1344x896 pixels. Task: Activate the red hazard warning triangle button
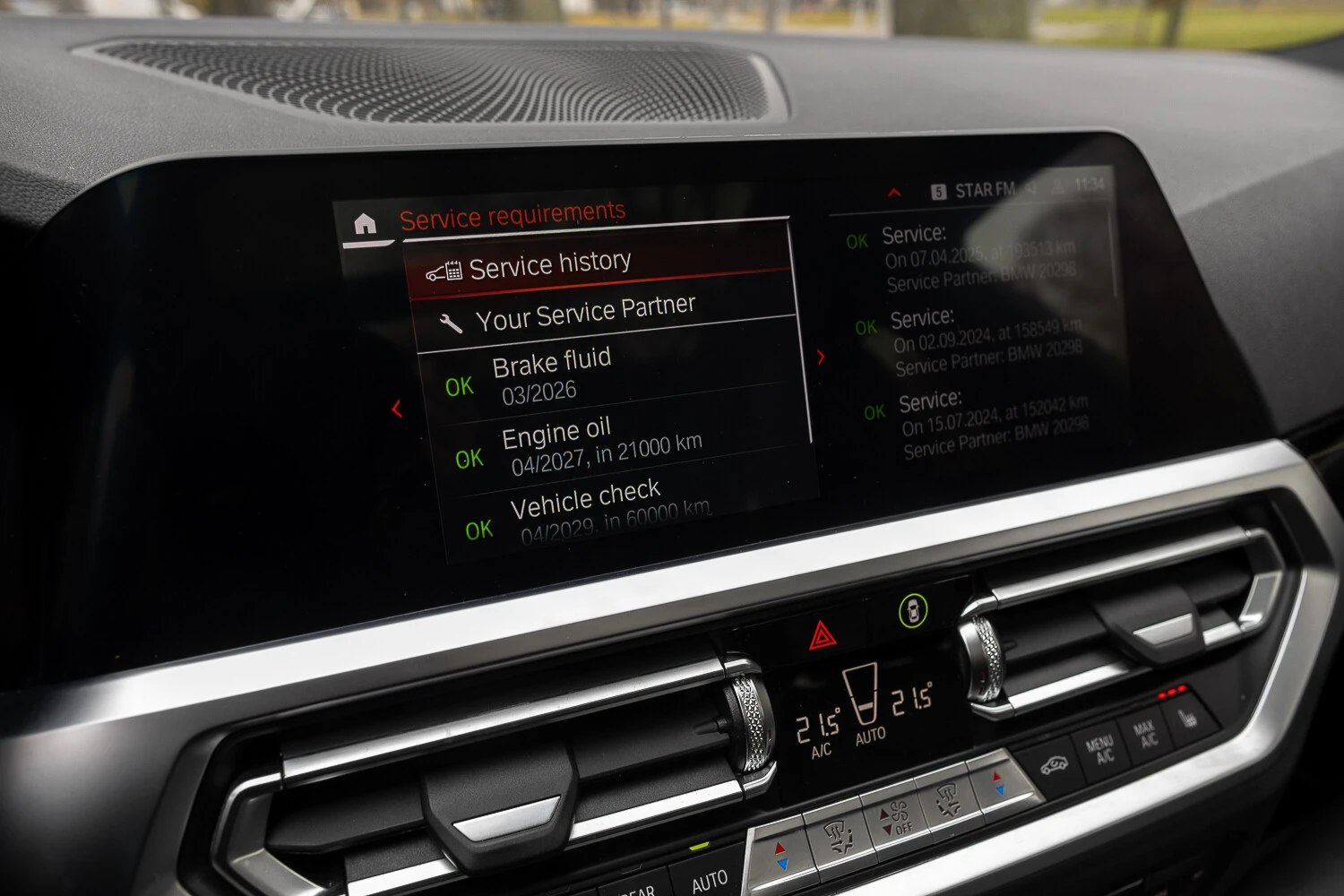point(822,636)
